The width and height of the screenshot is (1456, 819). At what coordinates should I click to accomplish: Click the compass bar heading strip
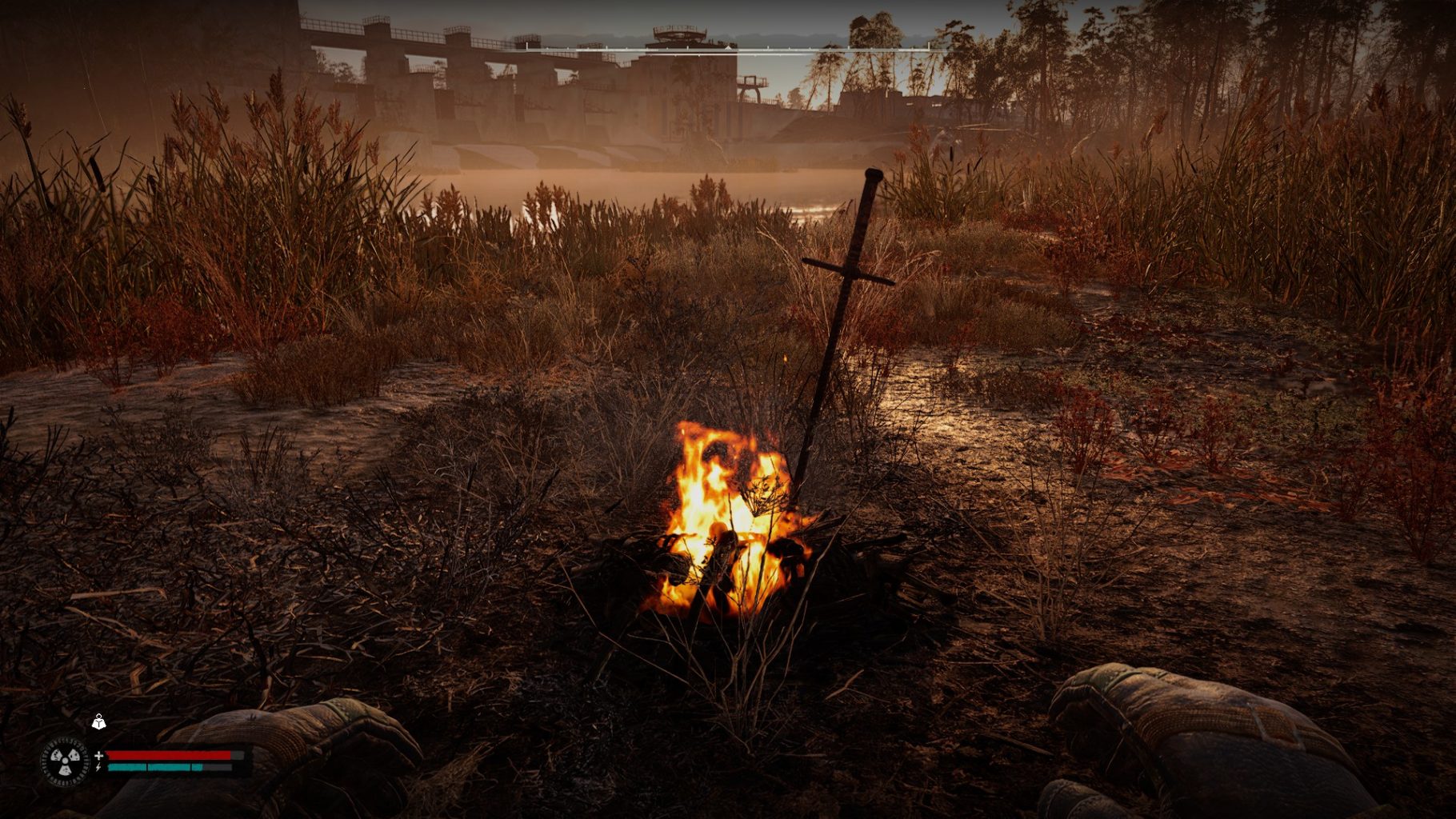tap(727, 49)
